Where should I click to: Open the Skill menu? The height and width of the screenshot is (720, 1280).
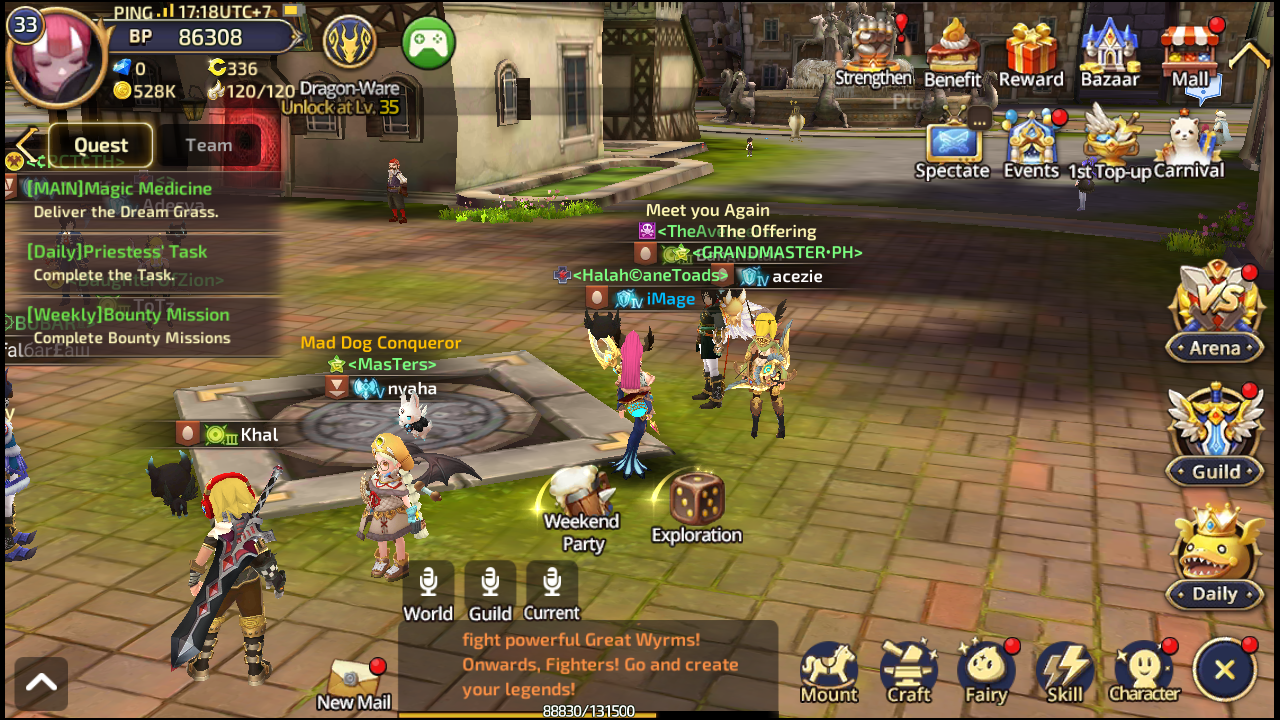click(1064, 673)
